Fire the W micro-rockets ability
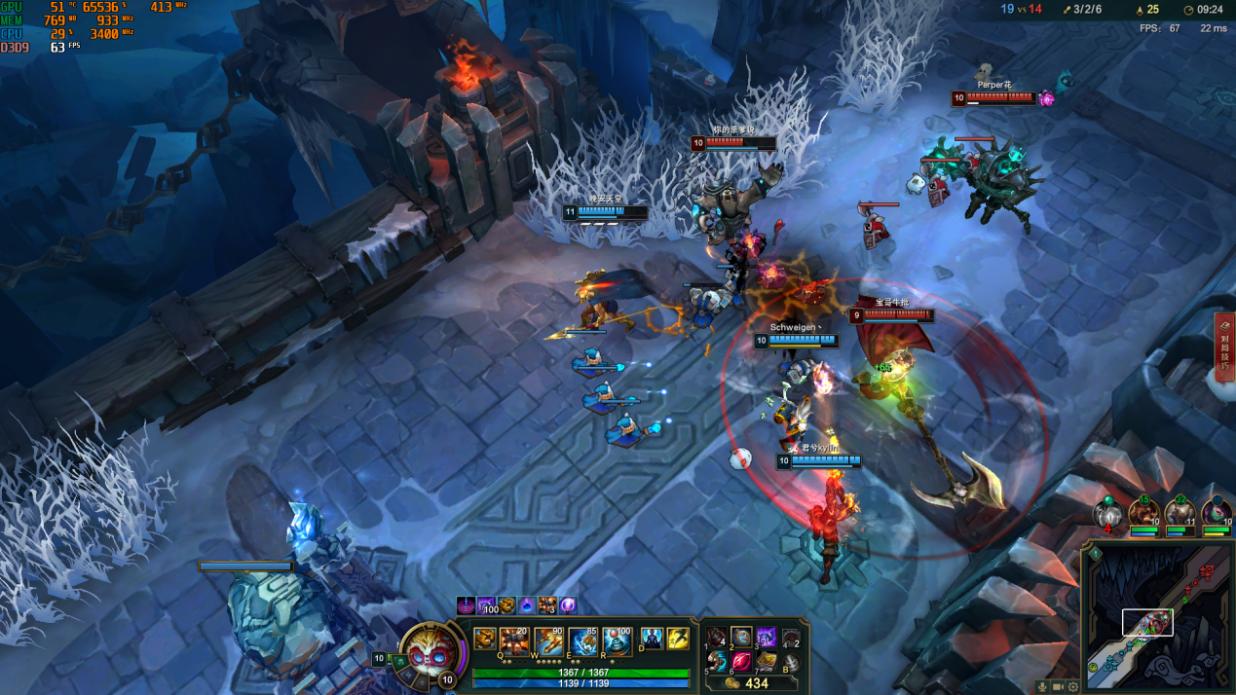The image size is (1236, 695). pyautogui.click(x=550, y=640)
